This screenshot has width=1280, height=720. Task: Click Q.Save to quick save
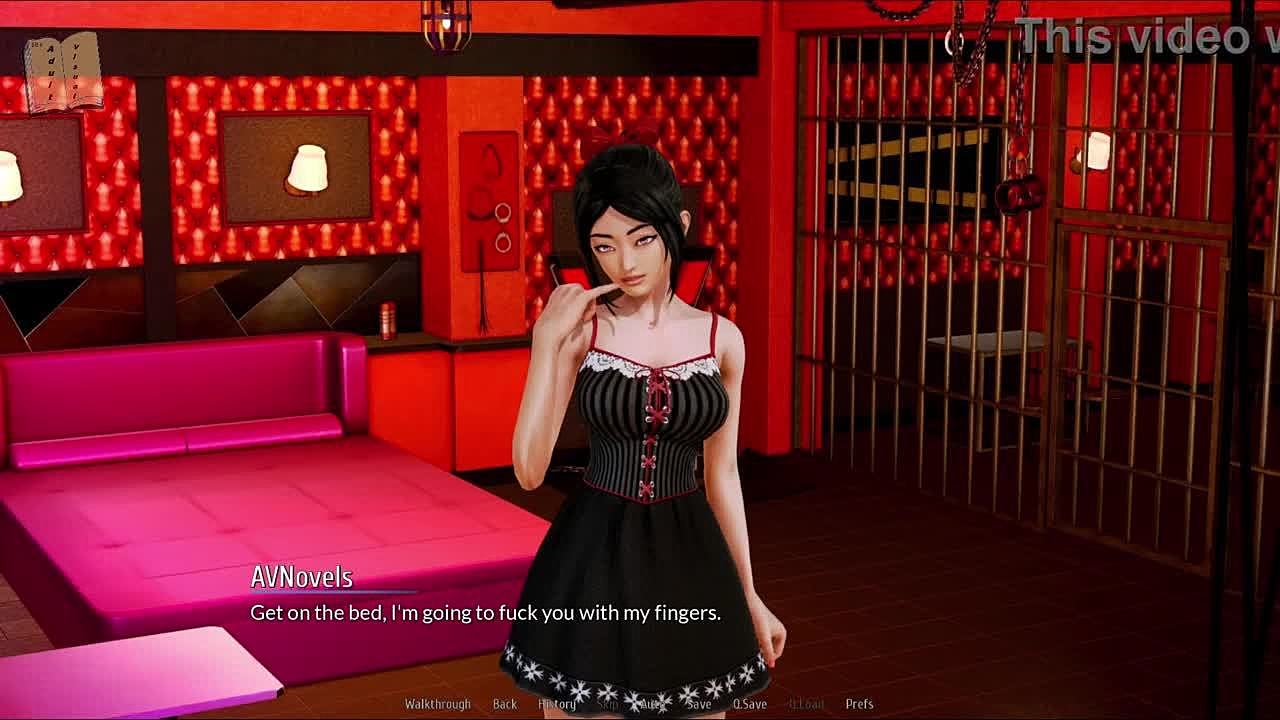(749, 704)
